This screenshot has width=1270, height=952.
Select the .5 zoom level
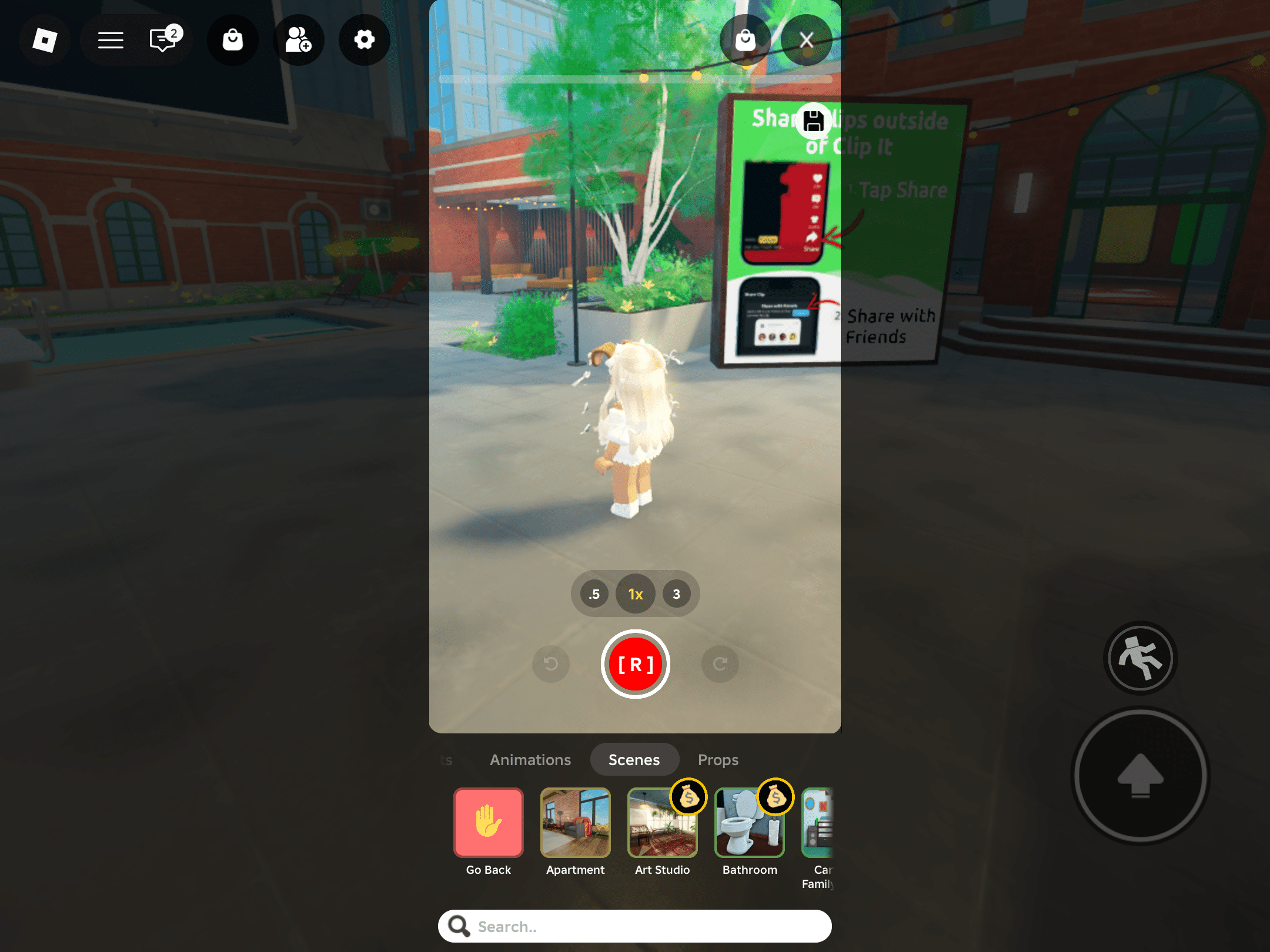tap(593, 594)
